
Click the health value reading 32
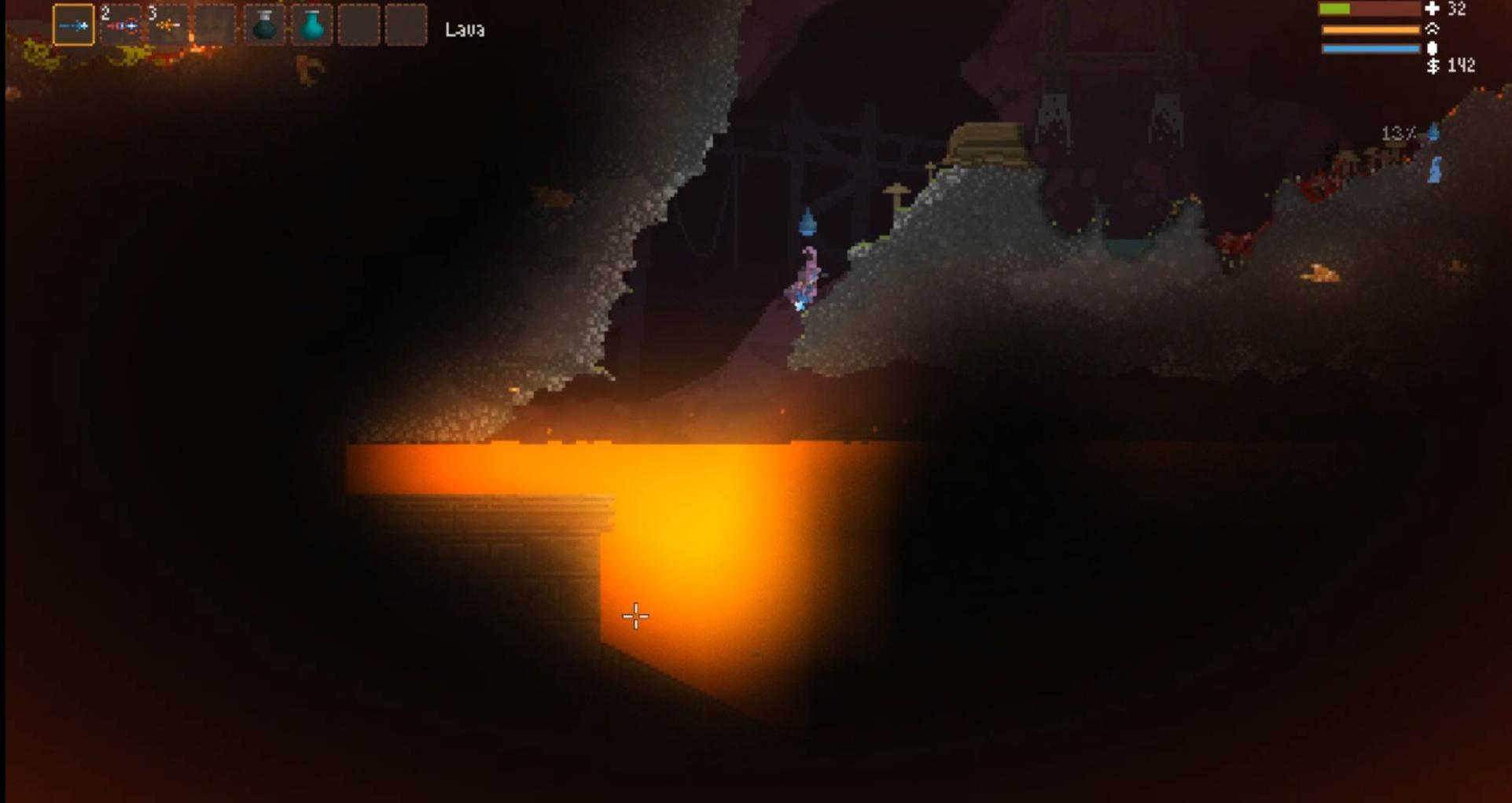1456,9
